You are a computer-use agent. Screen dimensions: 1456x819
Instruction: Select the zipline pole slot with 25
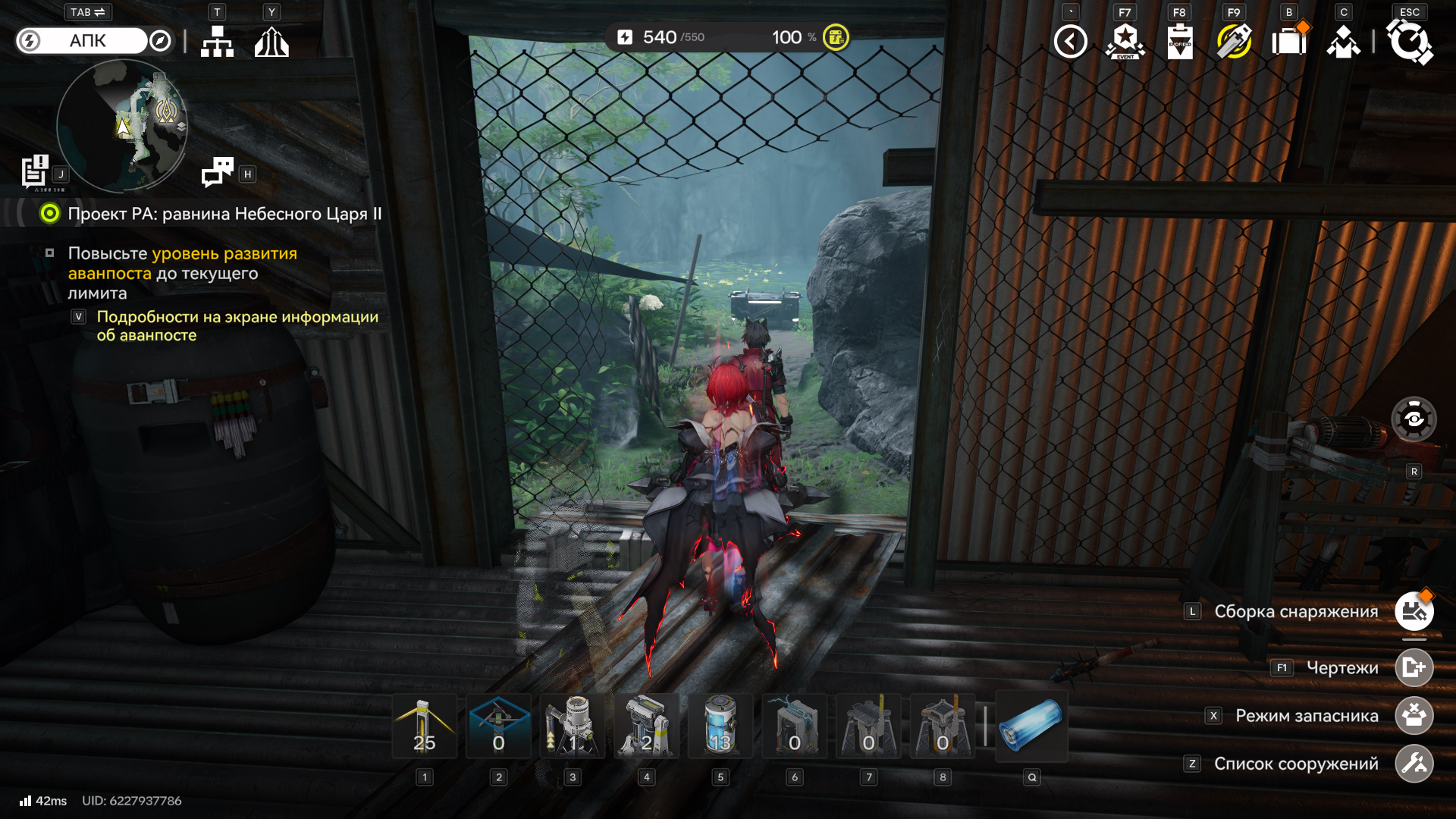pyautogui.click(x=425, y=726)
